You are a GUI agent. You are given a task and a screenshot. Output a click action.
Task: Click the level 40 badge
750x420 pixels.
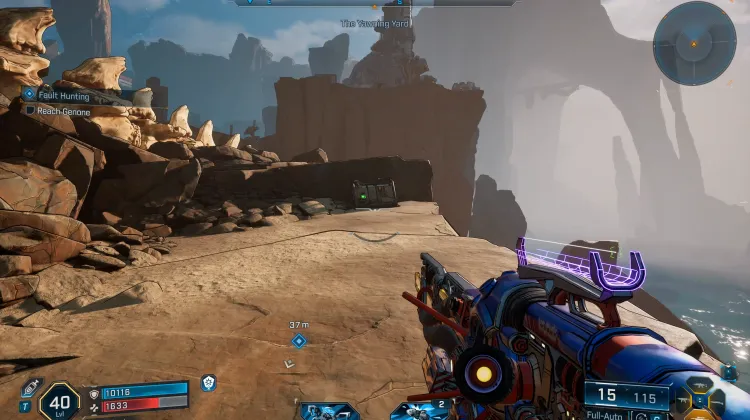[59, 402]
